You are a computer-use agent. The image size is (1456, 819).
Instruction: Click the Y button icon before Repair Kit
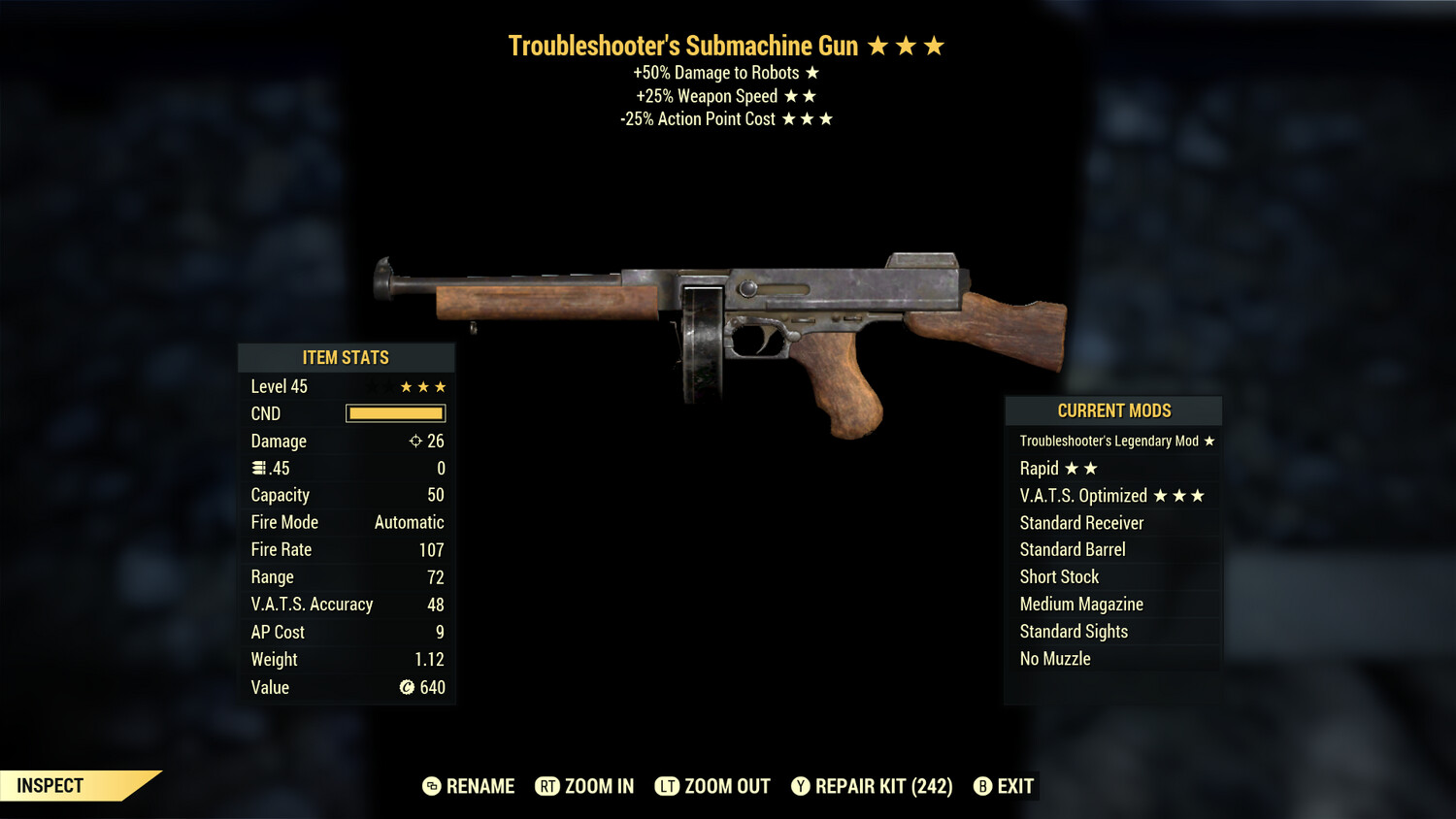click(x=802, y=786)
